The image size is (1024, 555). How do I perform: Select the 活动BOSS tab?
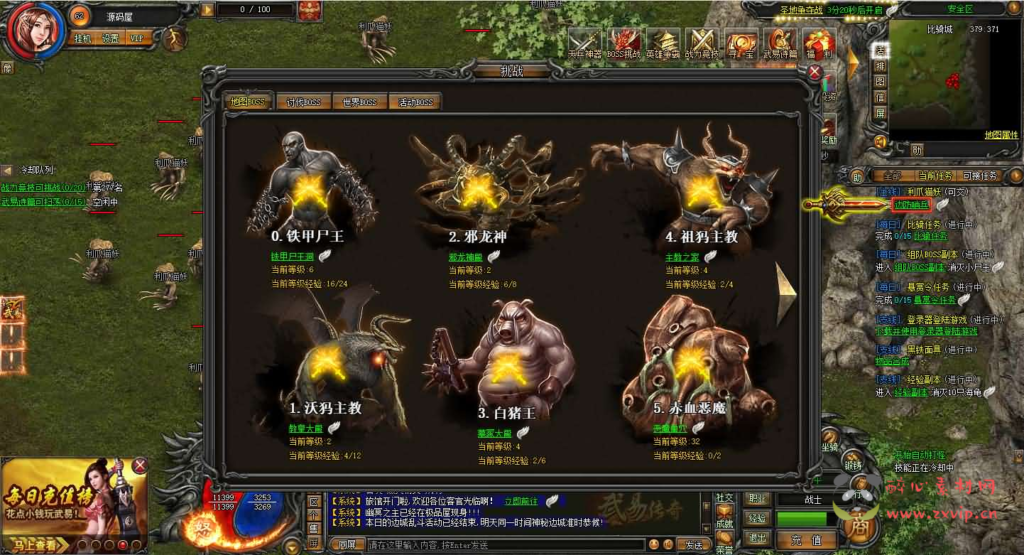[x=414, y=101]
